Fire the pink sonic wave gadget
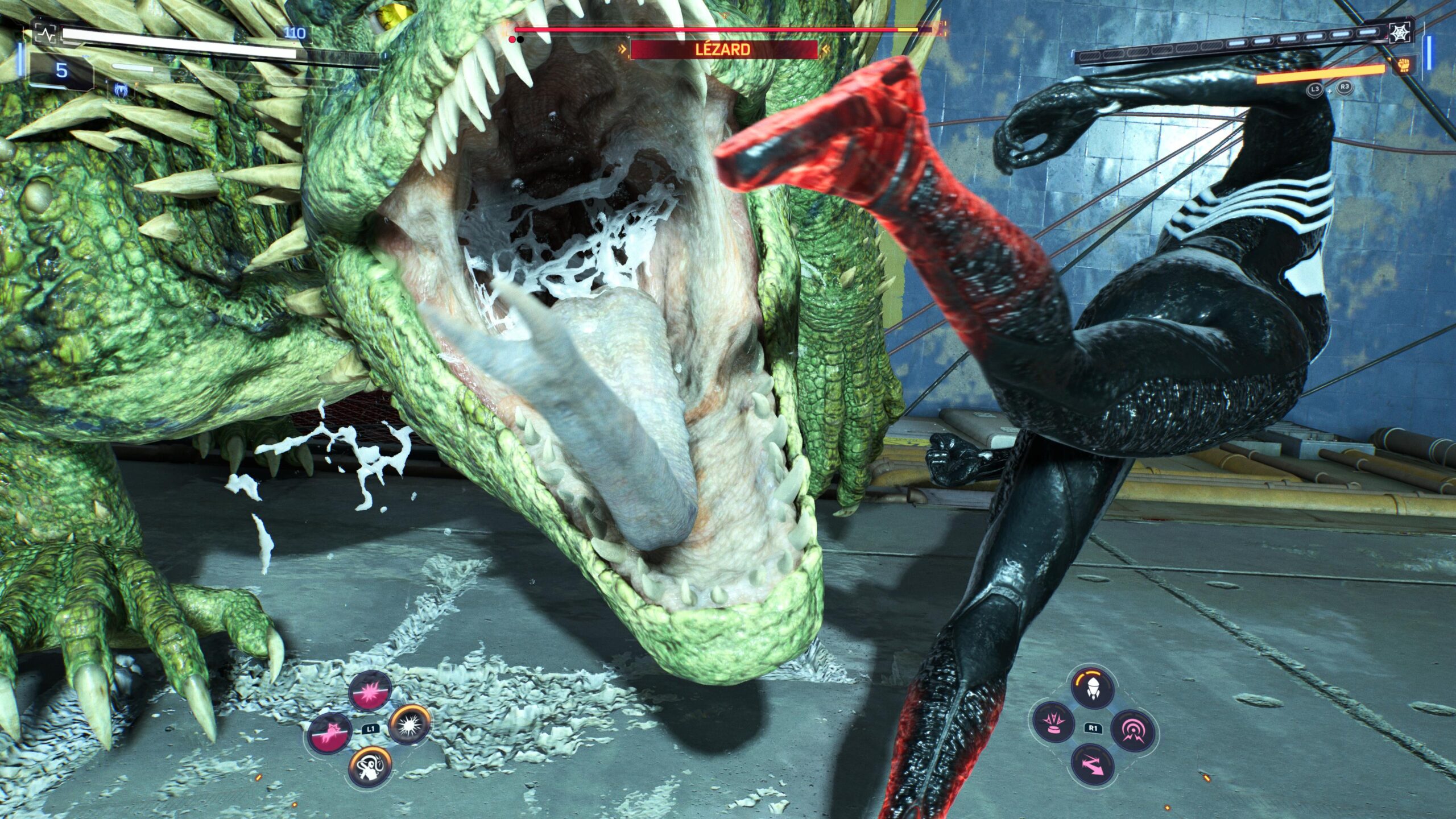The height and width of the screenshot is (819, 1456). [x=1132, y=730]
